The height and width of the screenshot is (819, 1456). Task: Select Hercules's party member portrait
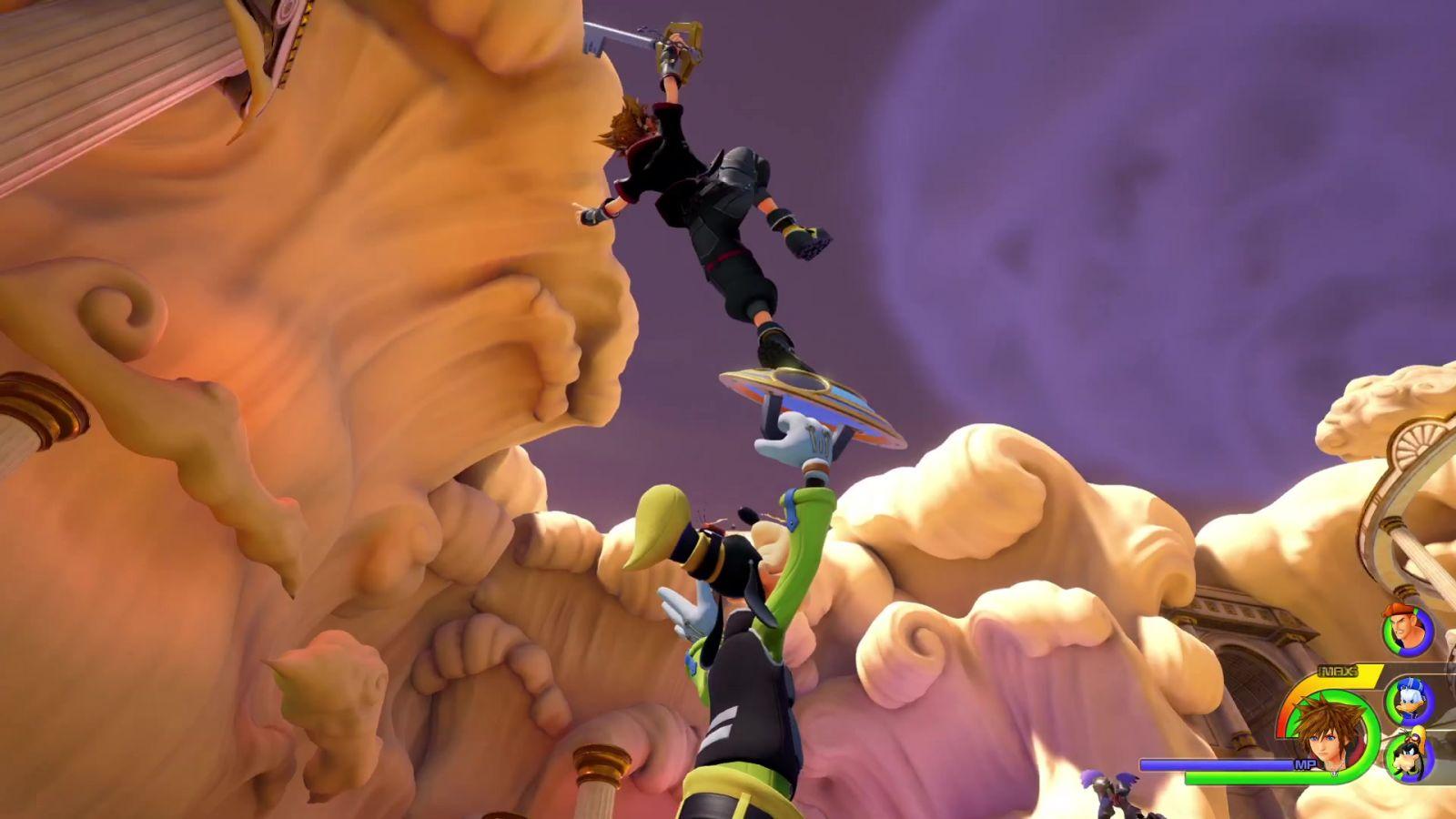coord(1407,630)
